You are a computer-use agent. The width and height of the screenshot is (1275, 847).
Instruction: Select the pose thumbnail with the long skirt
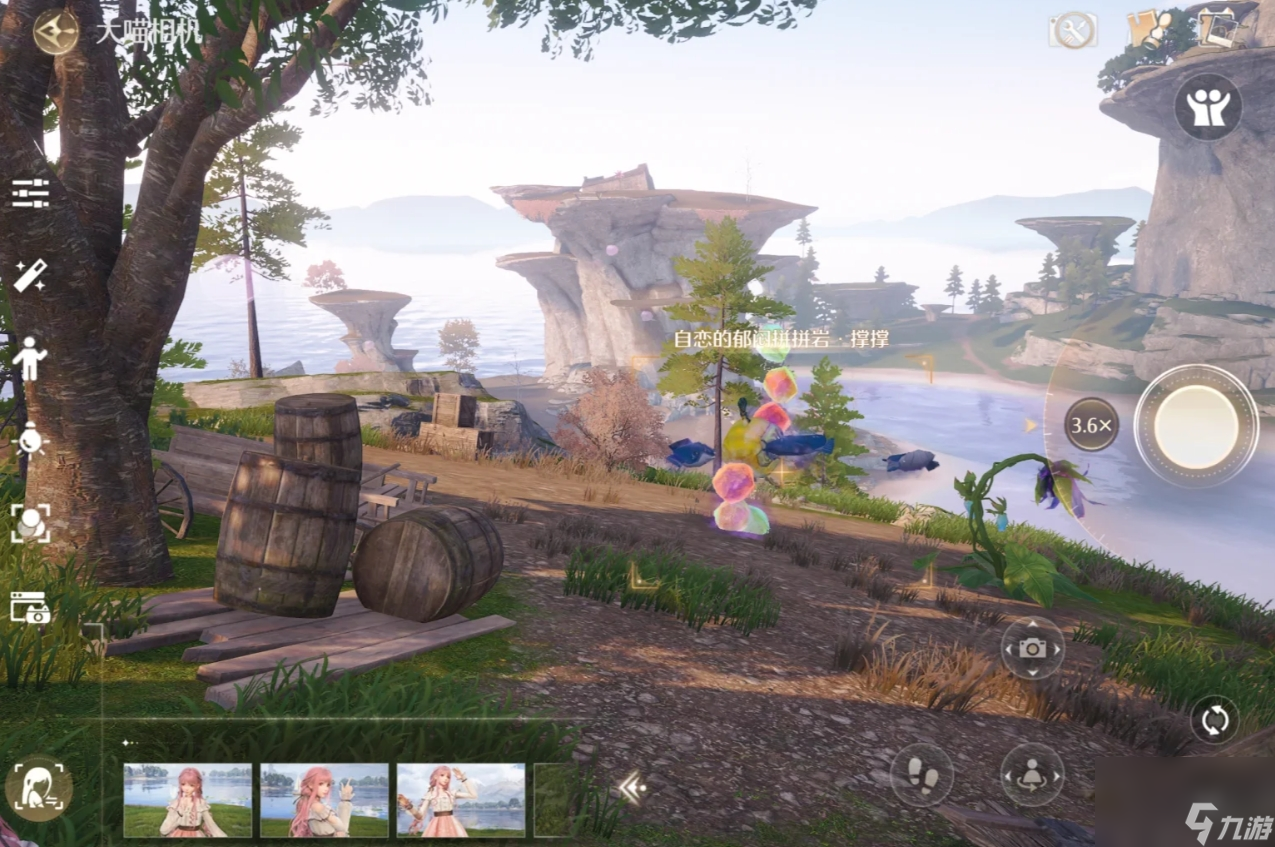coord(460,800)
